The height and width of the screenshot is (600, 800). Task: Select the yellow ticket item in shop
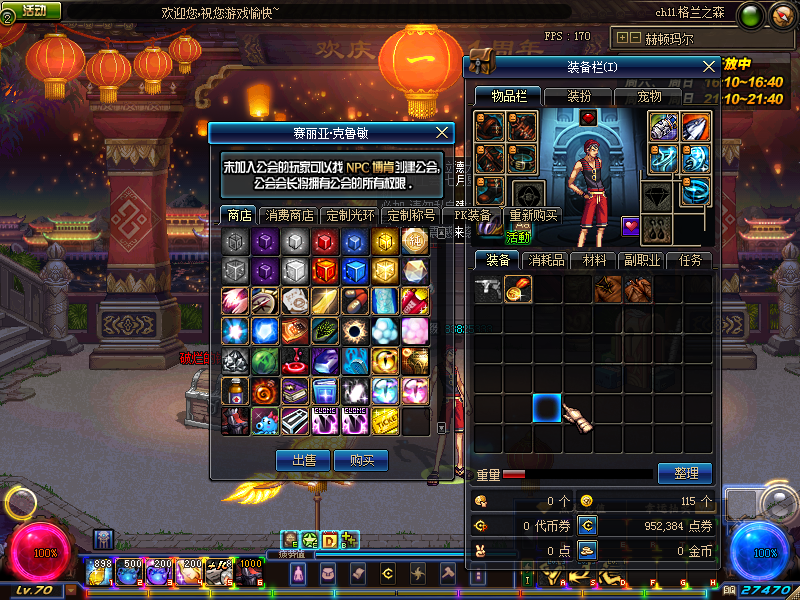[x=385, y=420]
